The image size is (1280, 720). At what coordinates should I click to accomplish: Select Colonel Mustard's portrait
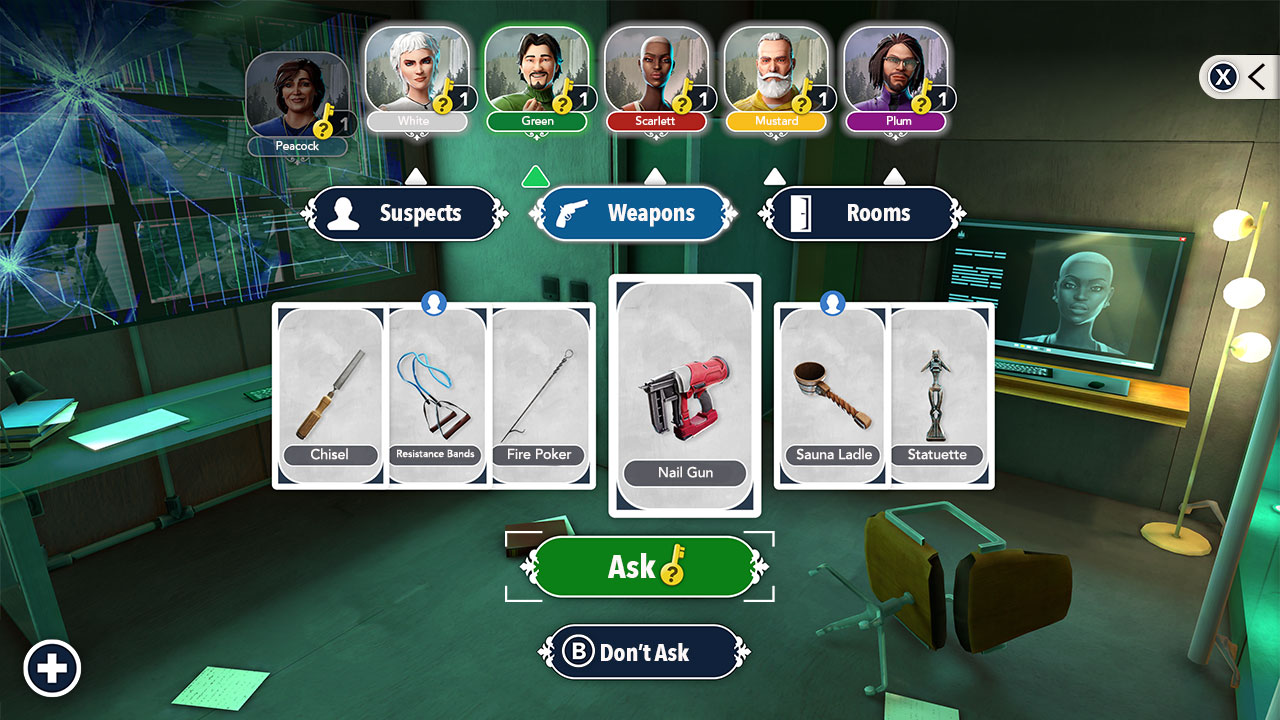point(777,70)
